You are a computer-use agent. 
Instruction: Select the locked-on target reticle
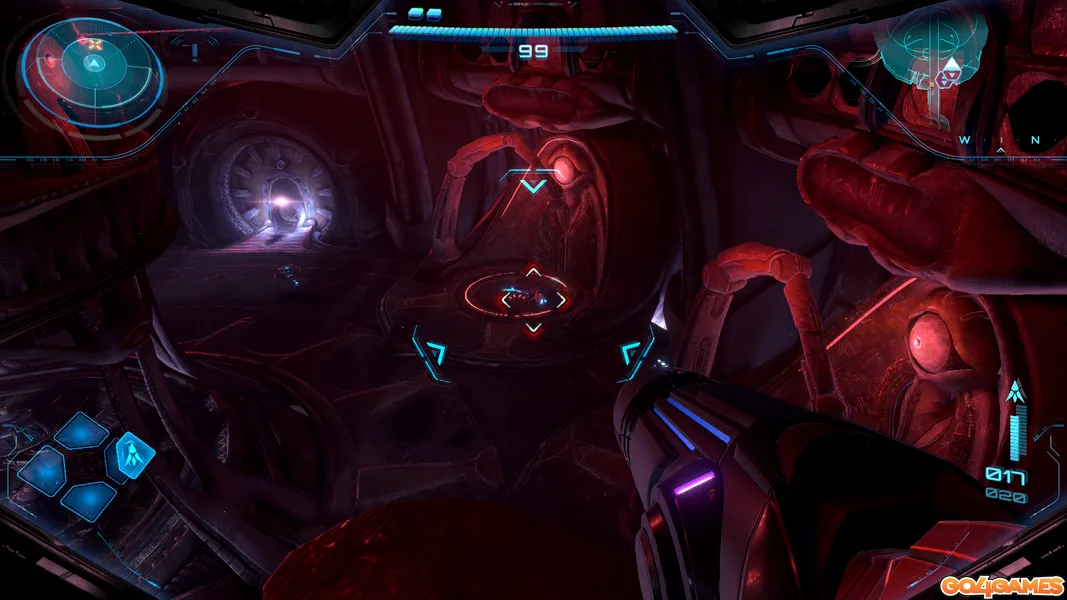(533, 297)
